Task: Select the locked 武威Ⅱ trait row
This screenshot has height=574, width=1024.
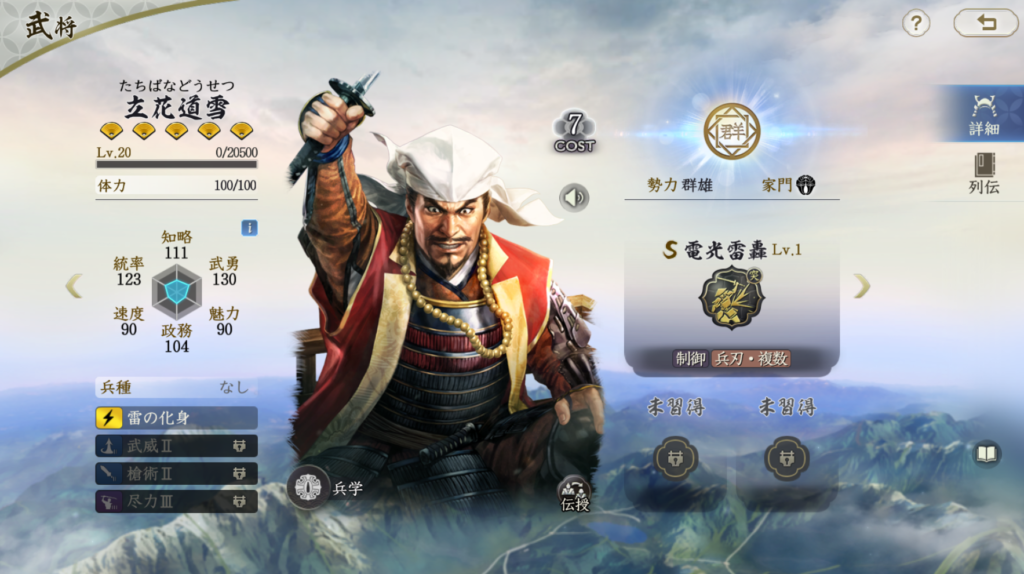Action: point(176,446)
